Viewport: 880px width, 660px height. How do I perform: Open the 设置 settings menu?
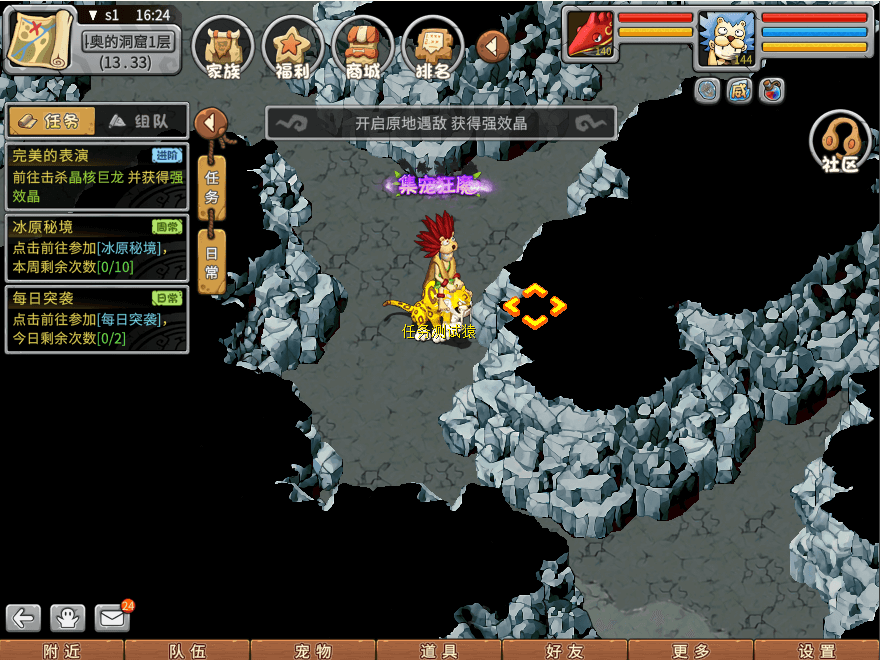click(x=817, y=651)
